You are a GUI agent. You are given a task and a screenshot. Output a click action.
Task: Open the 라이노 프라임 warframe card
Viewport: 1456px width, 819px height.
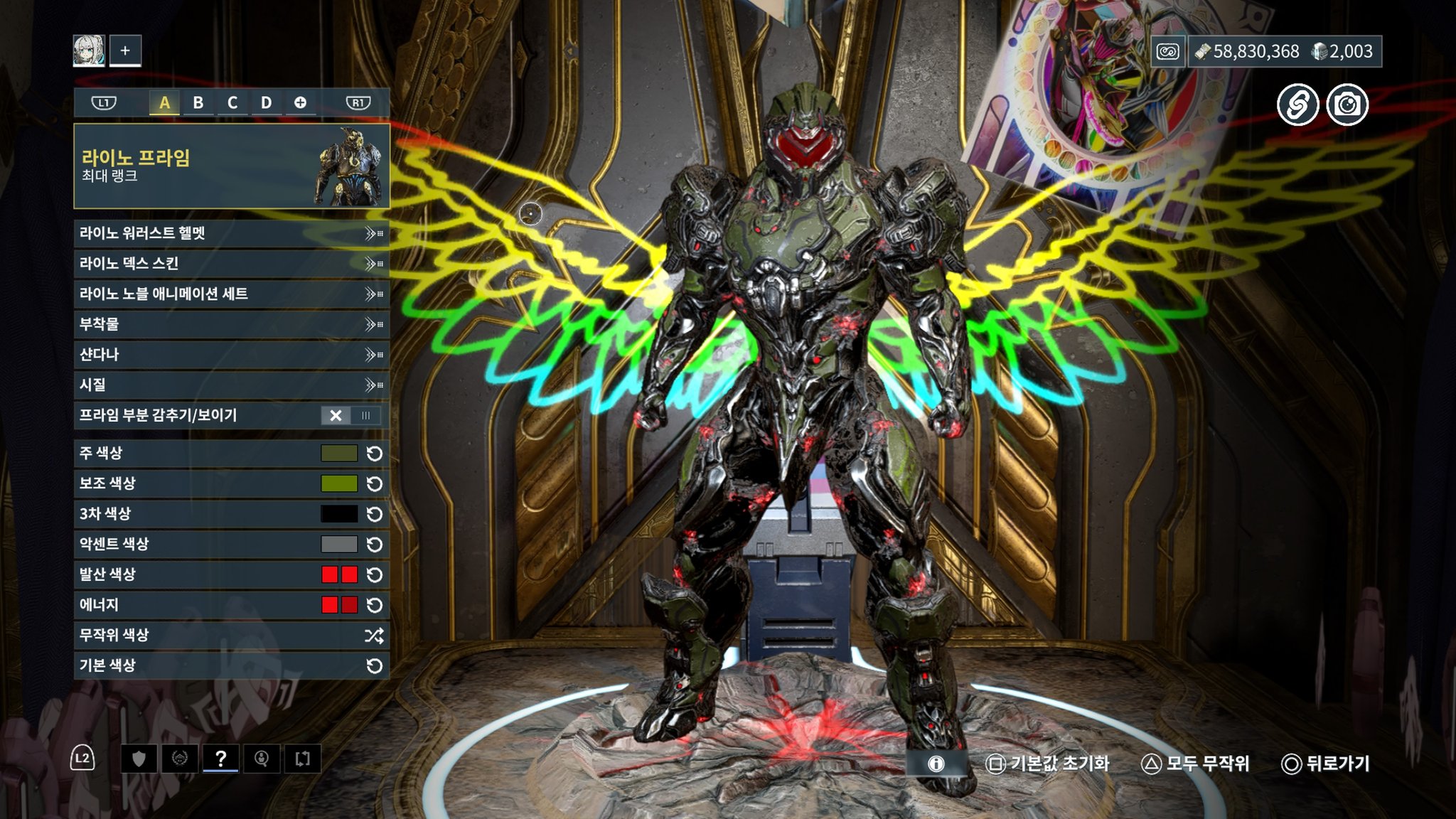(231, 166)
